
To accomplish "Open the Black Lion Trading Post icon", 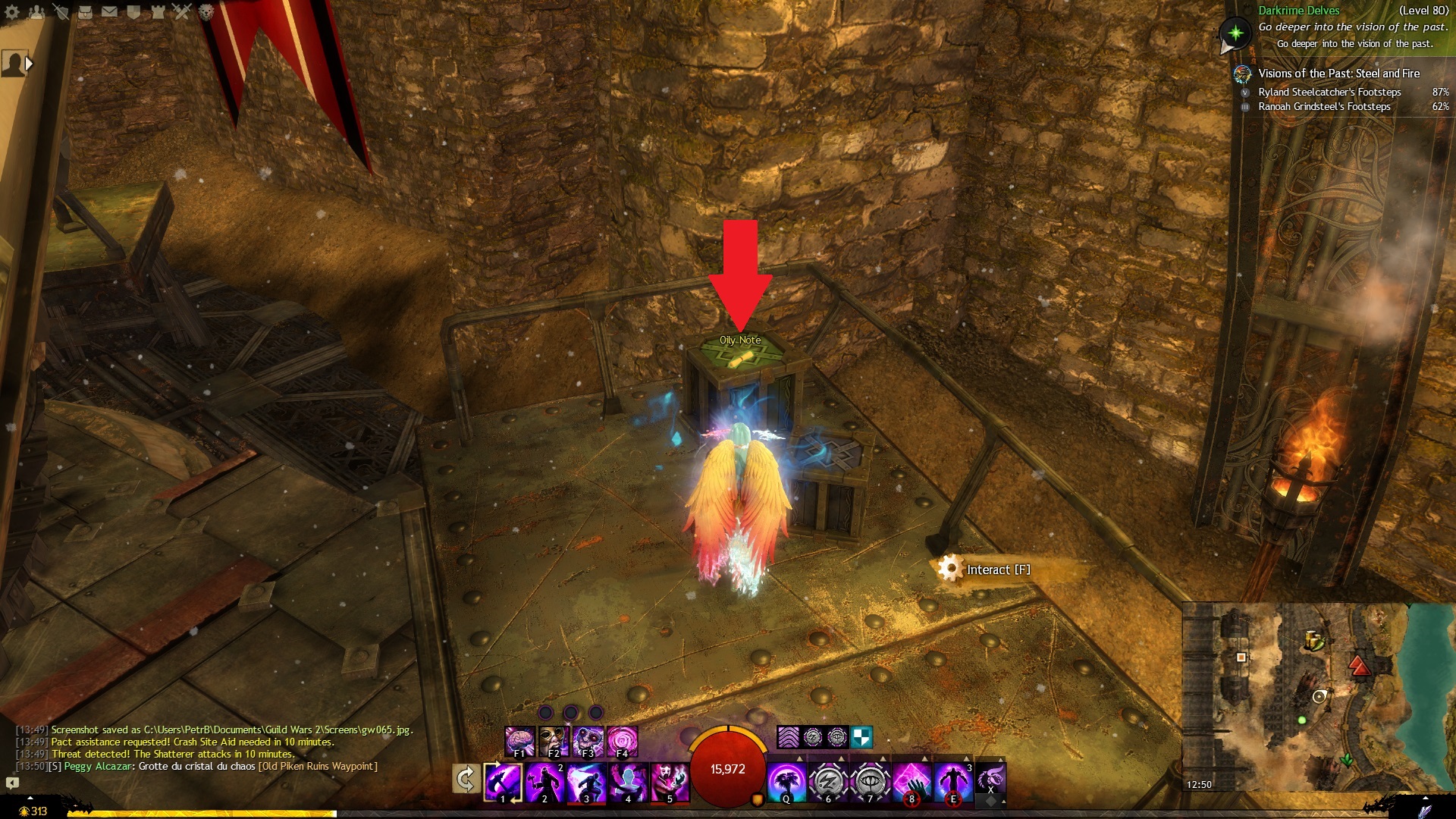I will (x=206, y=12).
